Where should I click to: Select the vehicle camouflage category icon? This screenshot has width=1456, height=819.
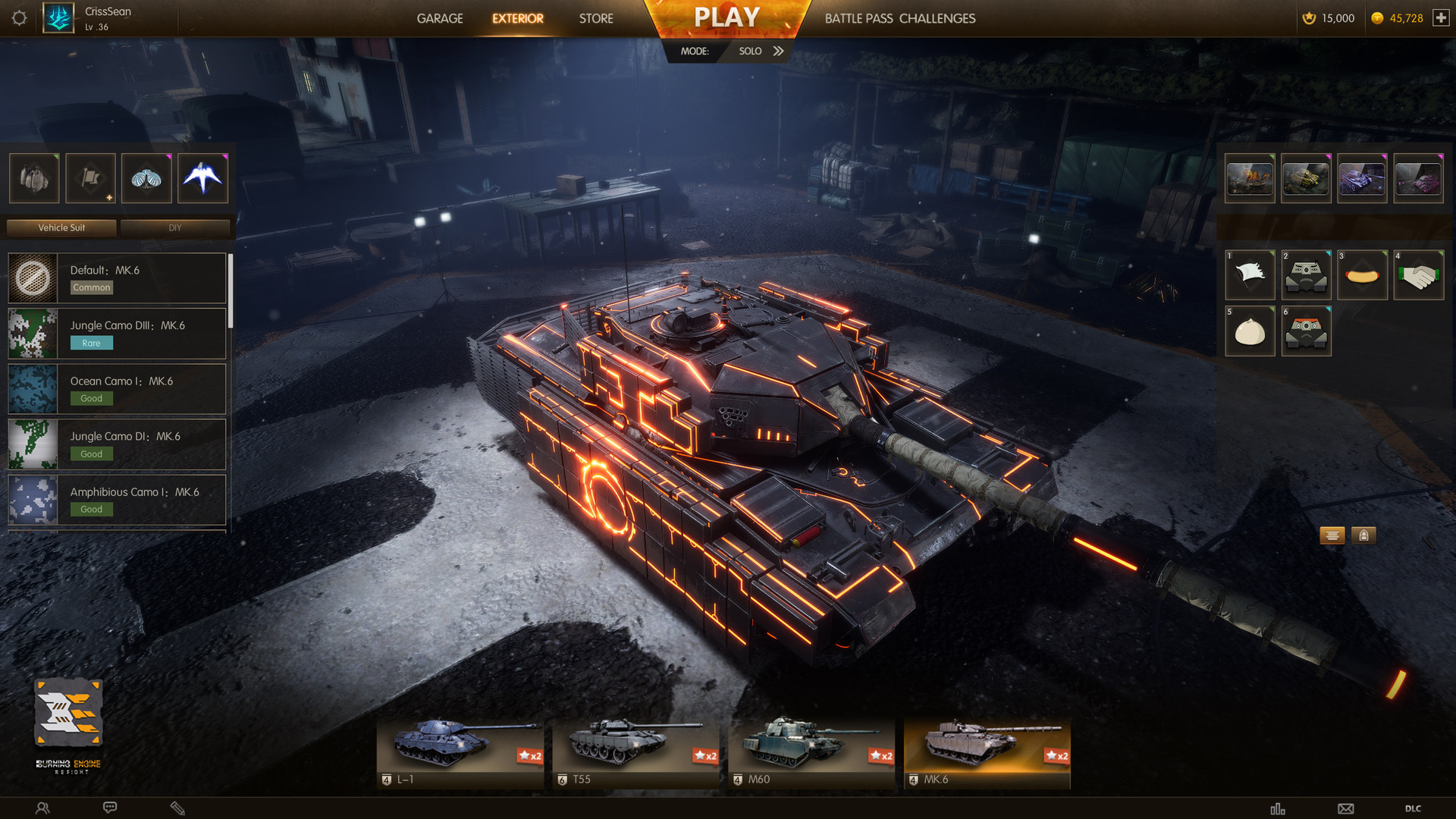point(33,178)
